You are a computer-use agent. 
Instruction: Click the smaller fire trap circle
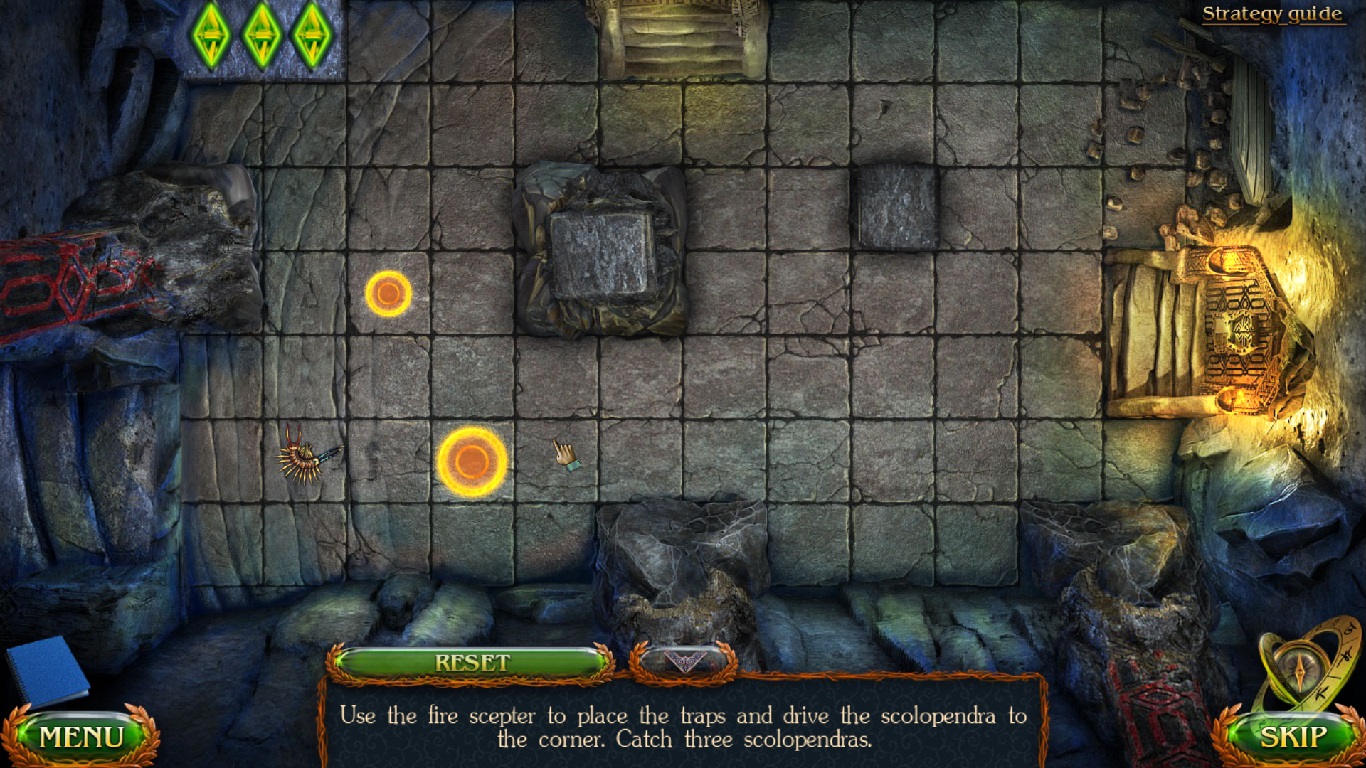click(387, 294)
